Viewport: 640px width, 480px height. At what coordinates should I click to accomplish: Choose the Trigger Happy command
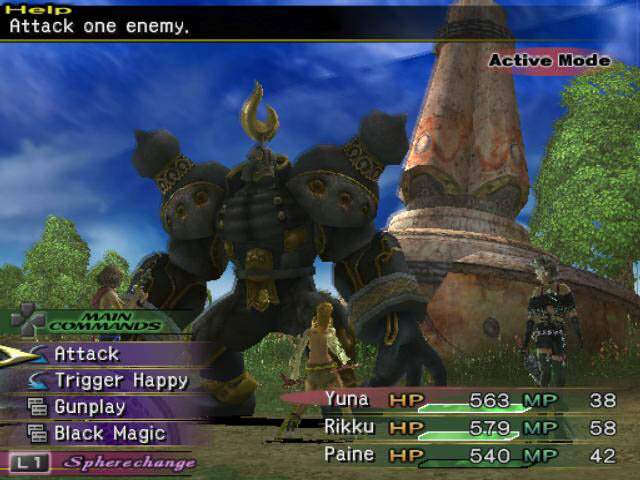(x=121, y=381)
